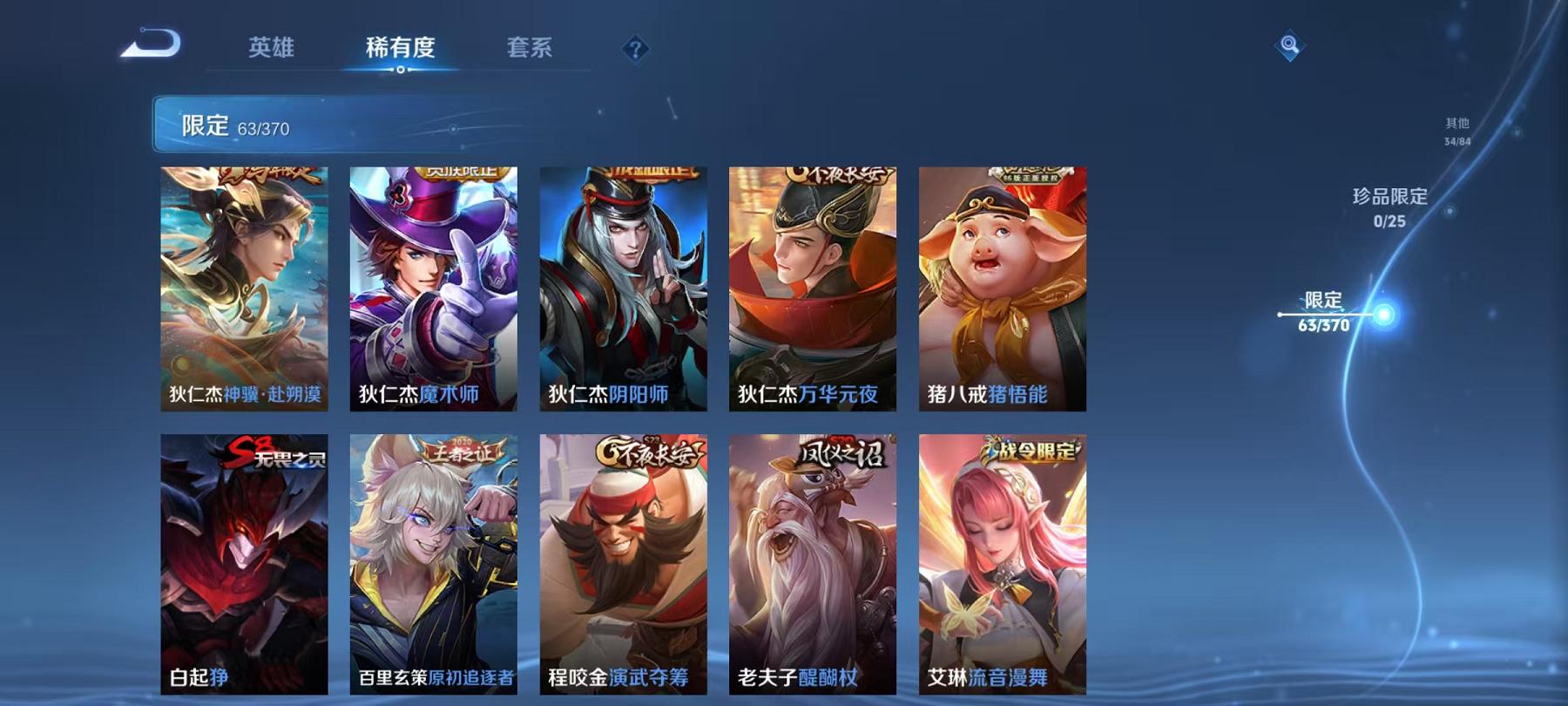This screenshot has height=706, width=1568.
Task: Open the 猪八戒 猪悟能 skin card
Action: (1002, 288)
